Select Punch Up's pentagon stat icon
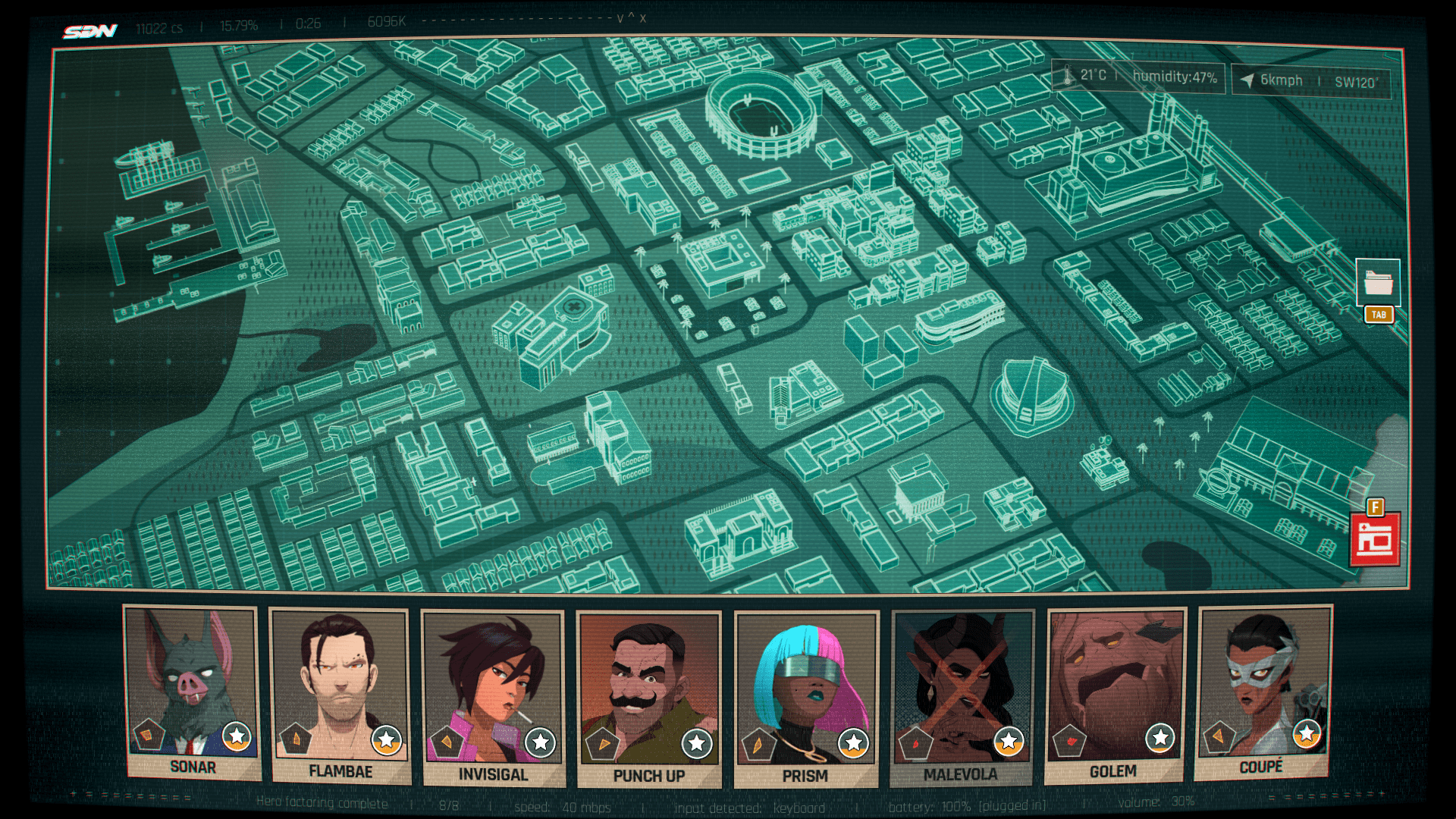Viewport: 1456px width, 819px height. click(604, 744)
